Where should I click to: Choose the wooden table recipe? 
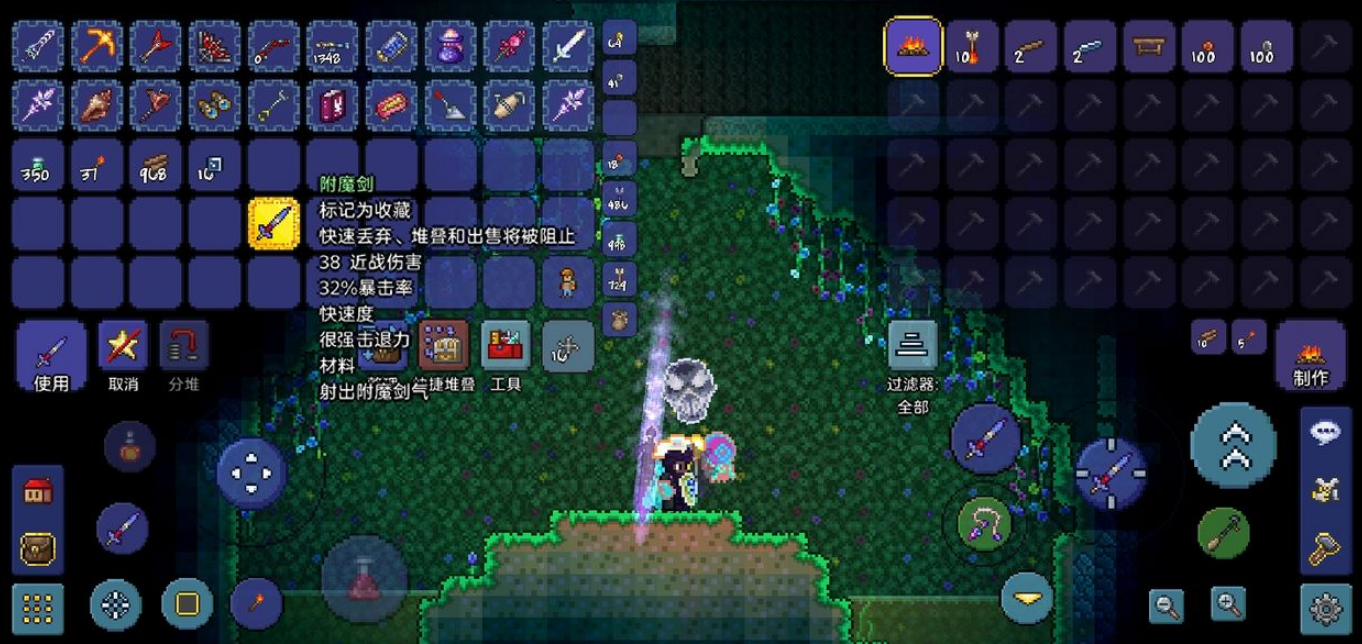coord(1149,46)
